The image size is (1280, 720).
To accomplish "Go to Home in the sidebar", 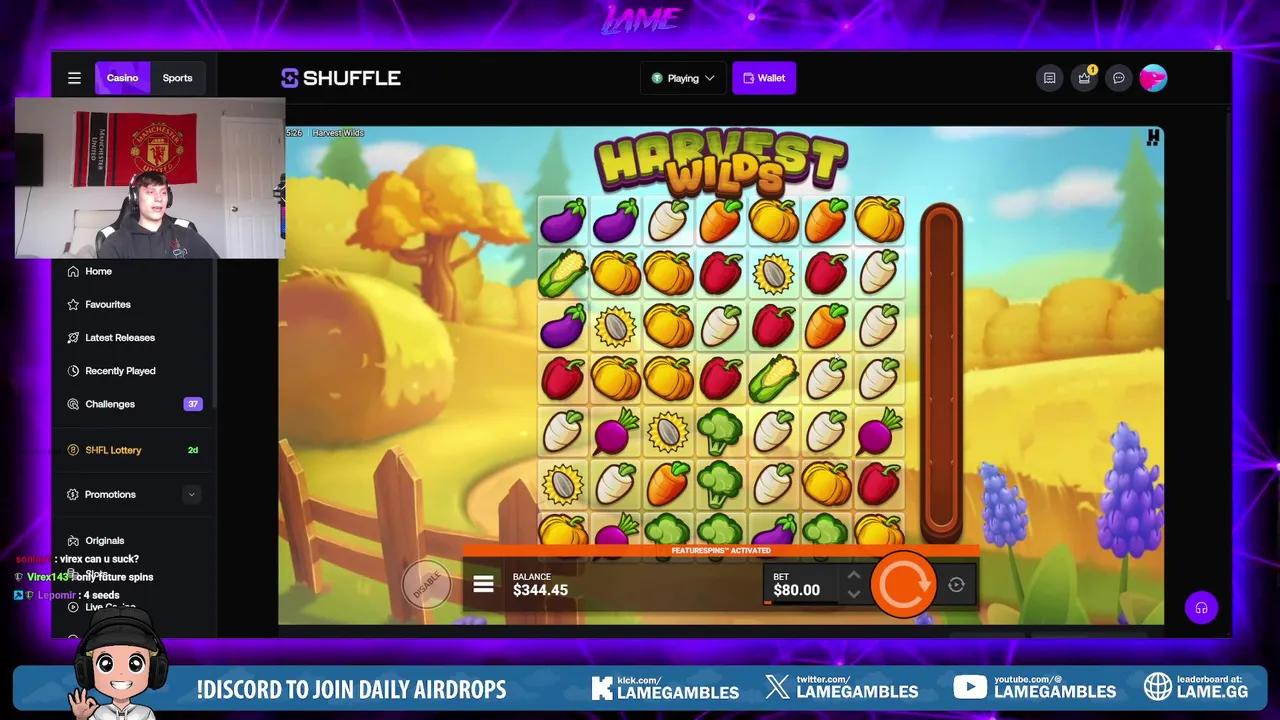I will [98, 271].
